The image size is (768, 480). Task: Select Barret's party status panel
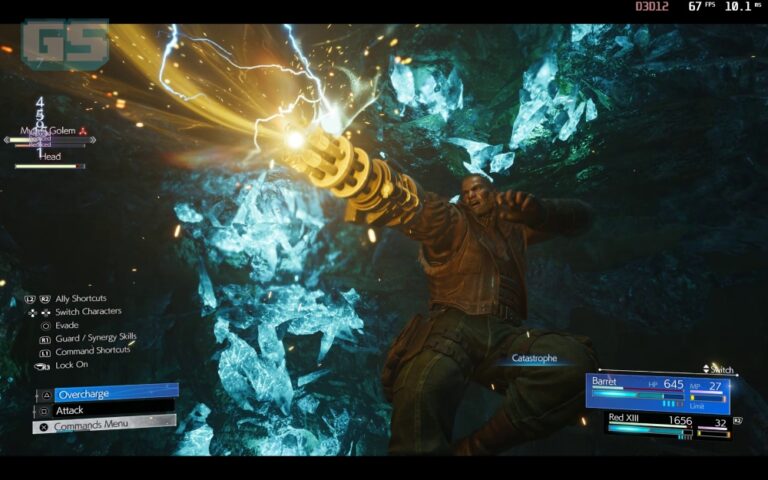[x=656, y=392]
